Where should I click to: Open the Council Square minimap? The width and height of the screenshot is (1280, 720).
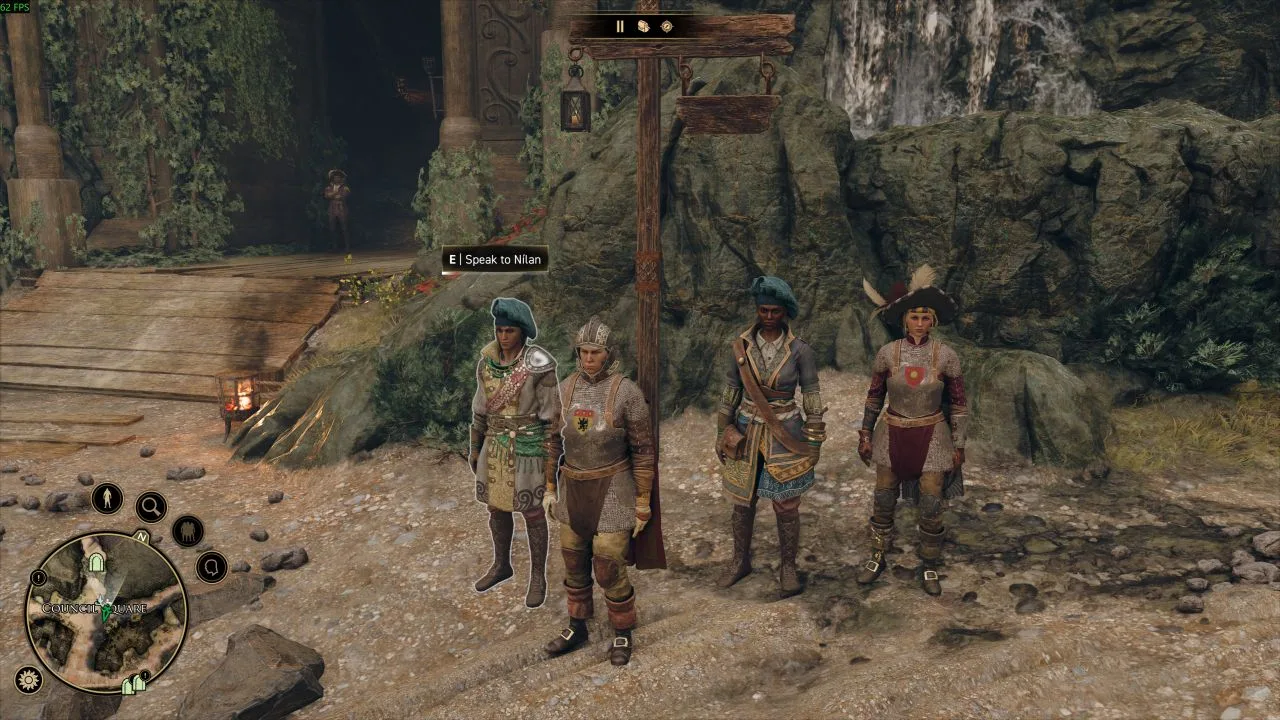point(106,611)
